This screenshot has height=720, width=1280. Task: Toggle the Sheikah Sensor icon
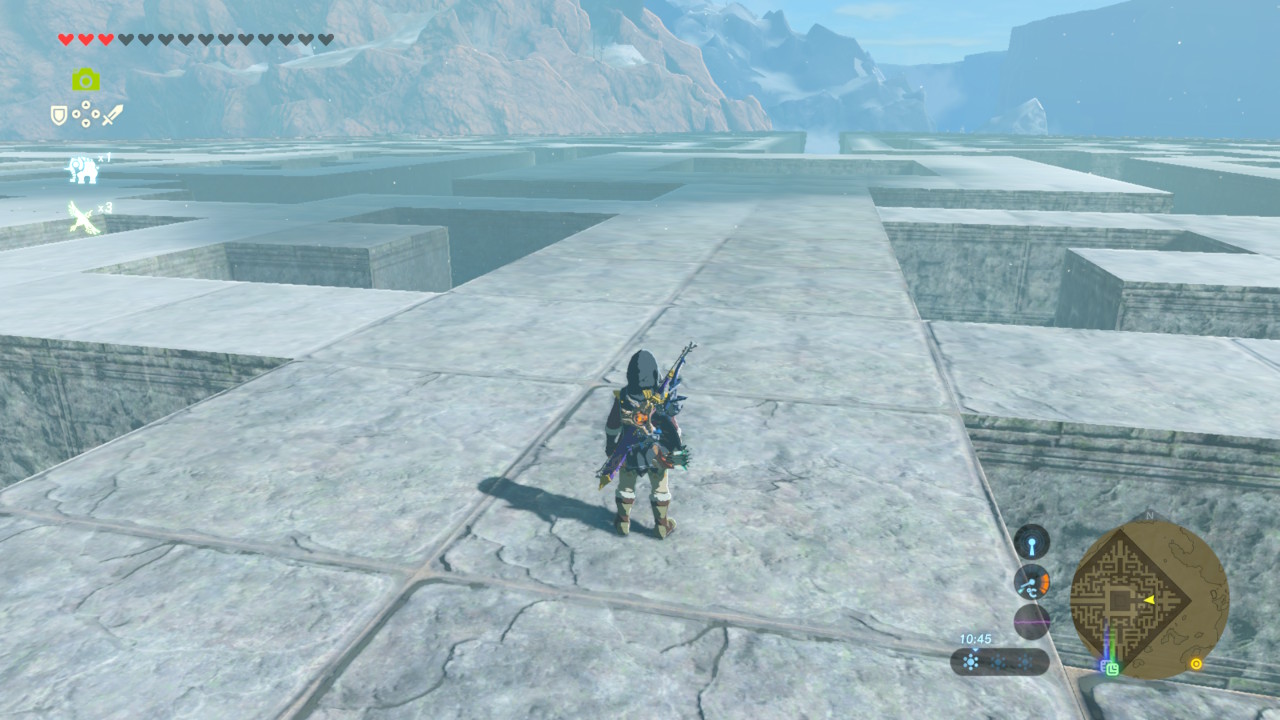click(x=1032, y=541)
